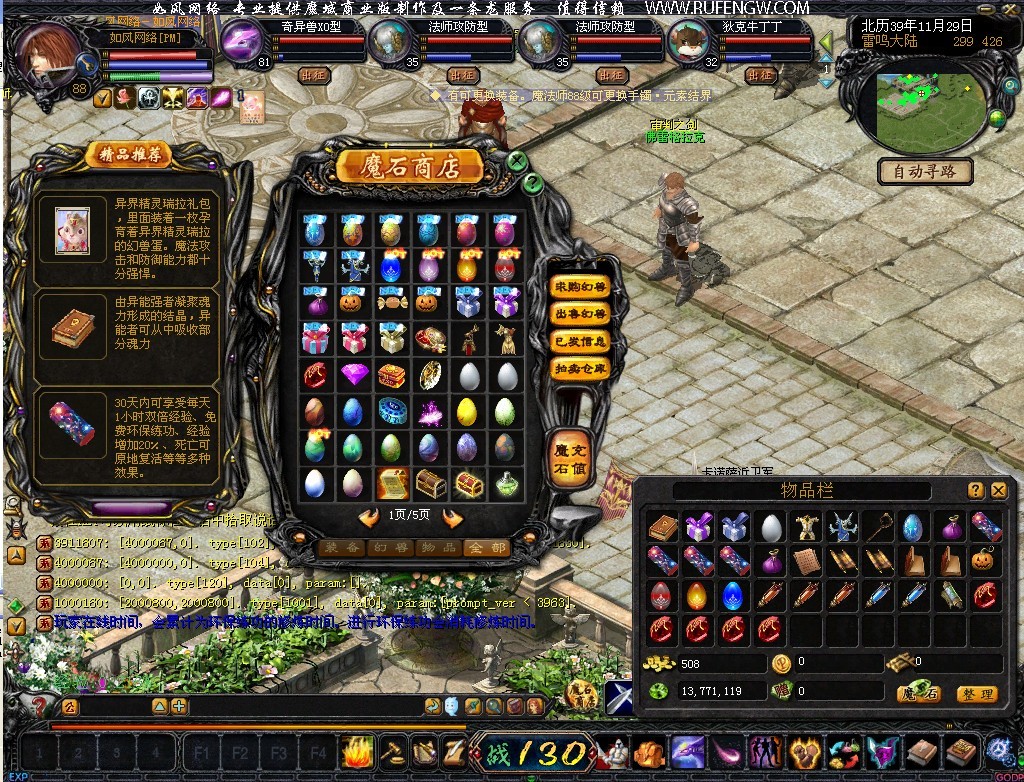This screenshot has width=1024, height=782.
Task: Select the white egg in inventory
Action: (x=770, y=528)
